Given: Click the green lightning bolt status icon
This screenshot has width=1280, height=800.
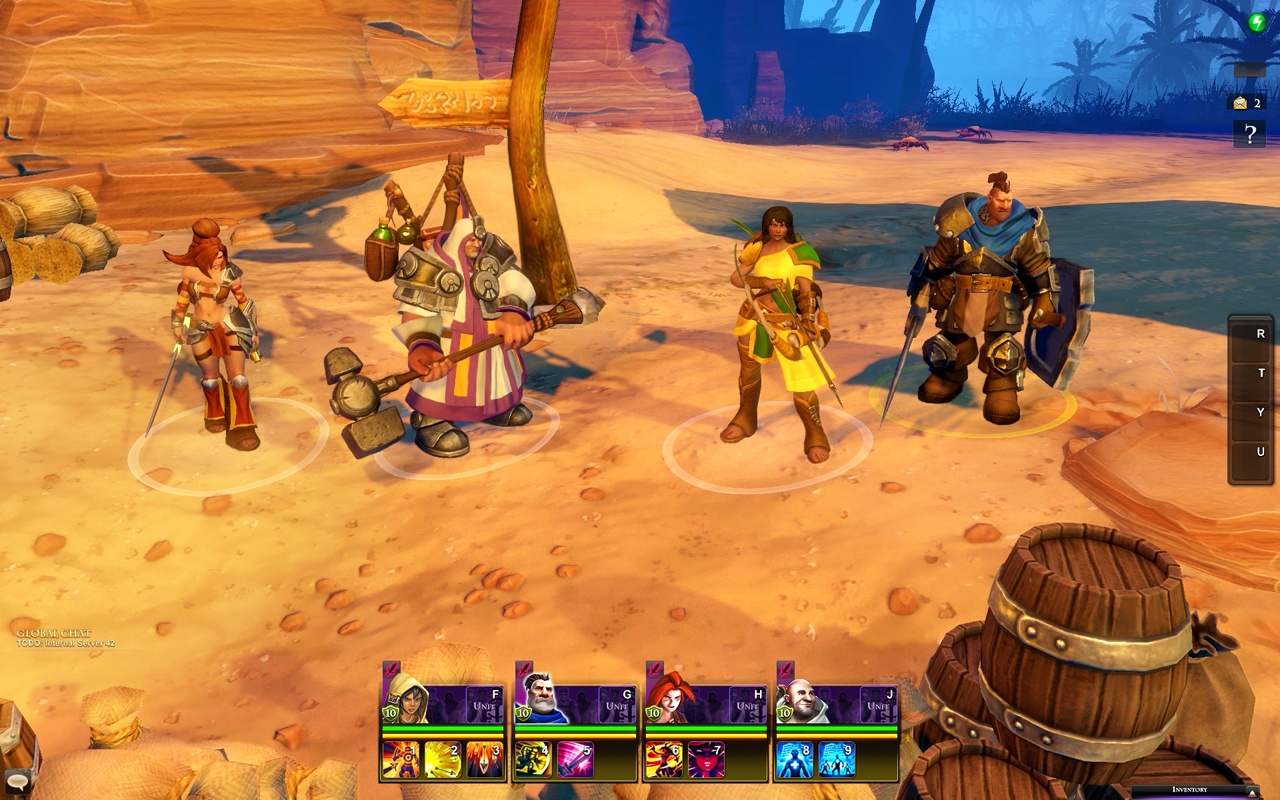Looking at the screenshot, I should (1257, 22).
